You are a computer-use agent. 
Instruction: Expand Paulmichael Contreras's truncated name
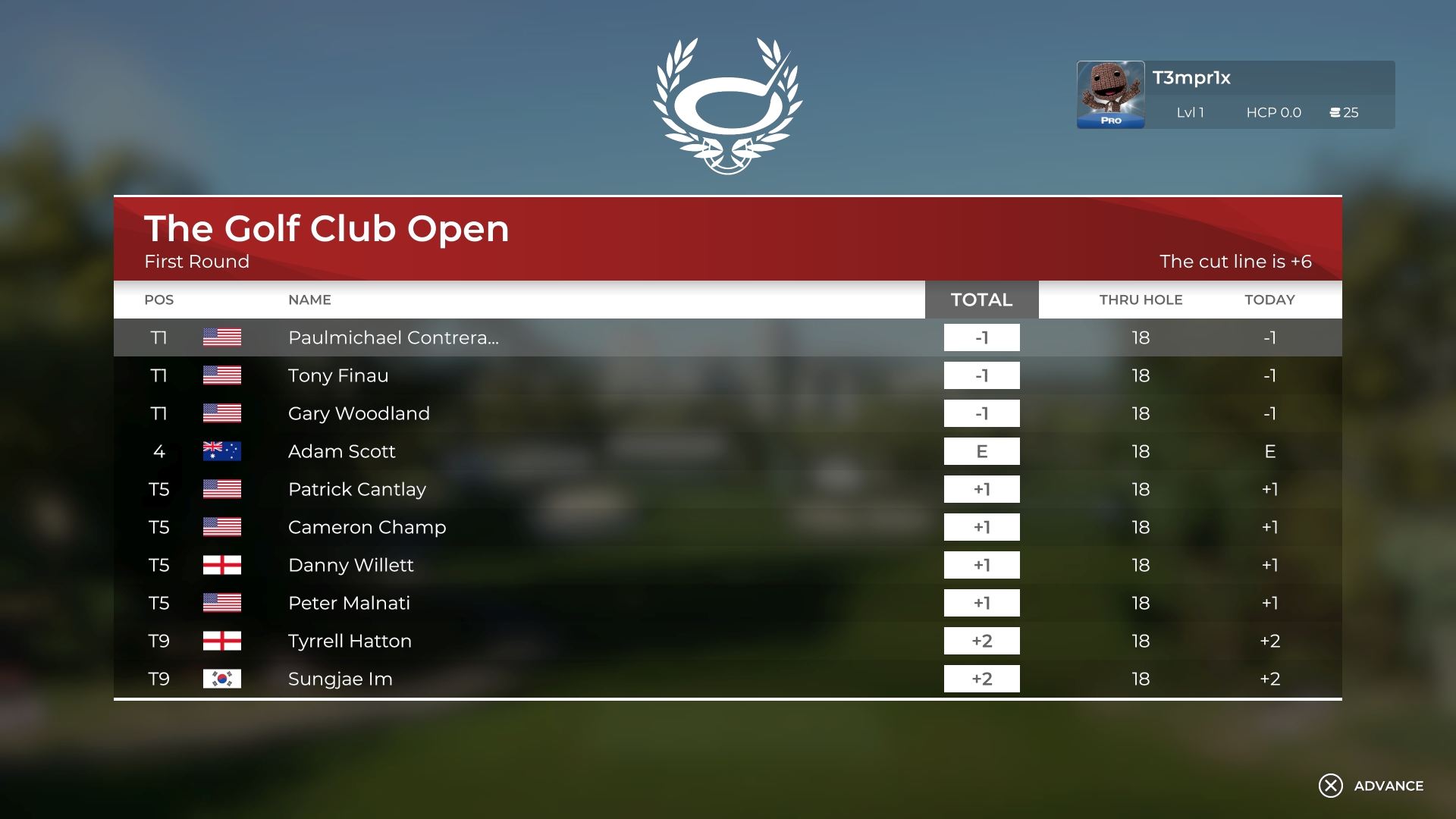click(394, 338)
